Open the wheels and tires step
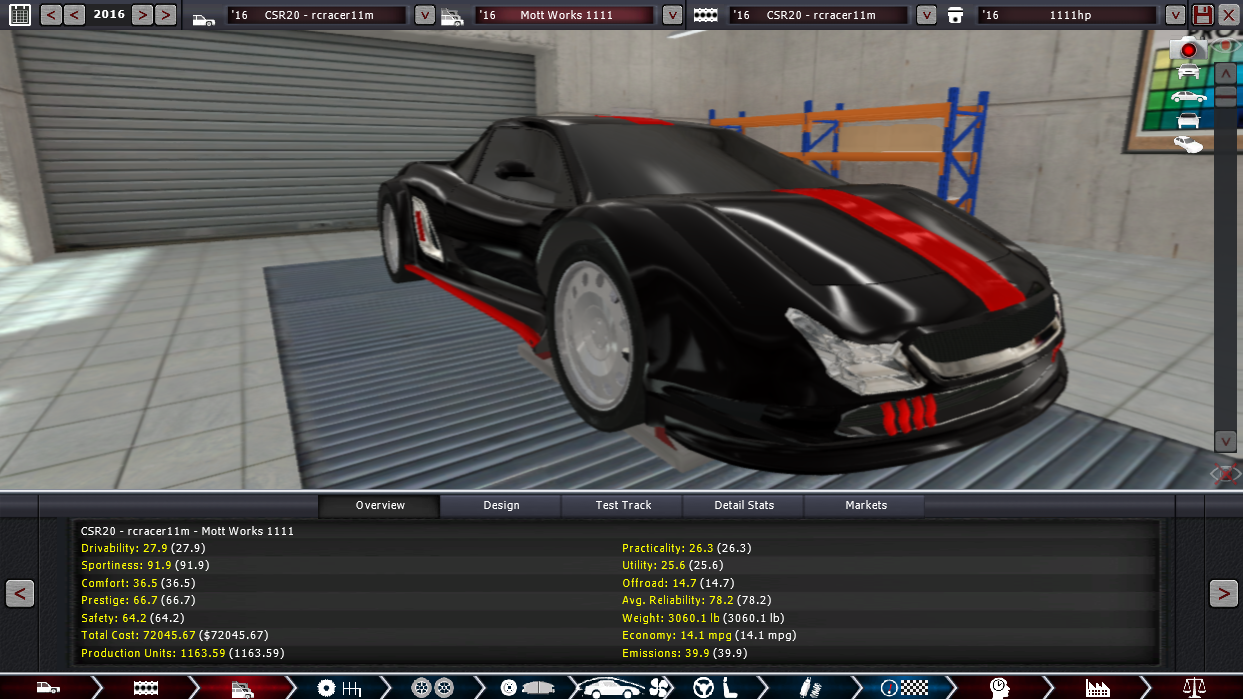 (x=432, y=688)
